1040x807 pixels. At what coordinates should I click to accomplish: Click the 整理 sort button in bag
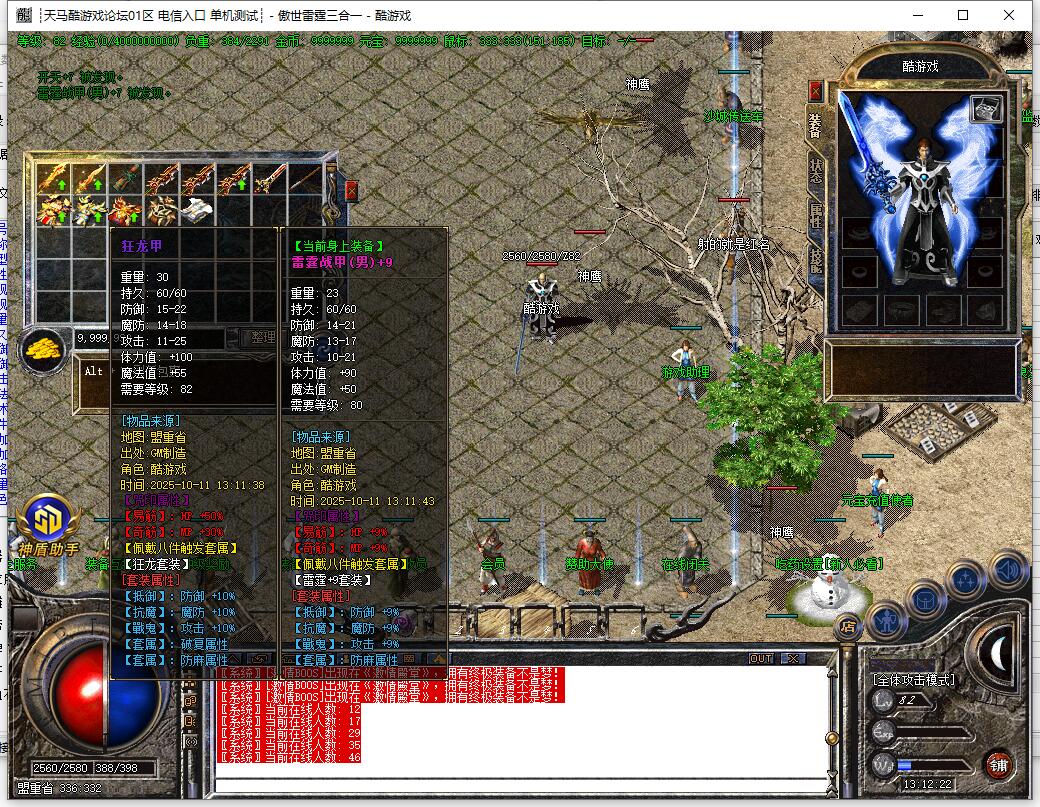[262, 338]
